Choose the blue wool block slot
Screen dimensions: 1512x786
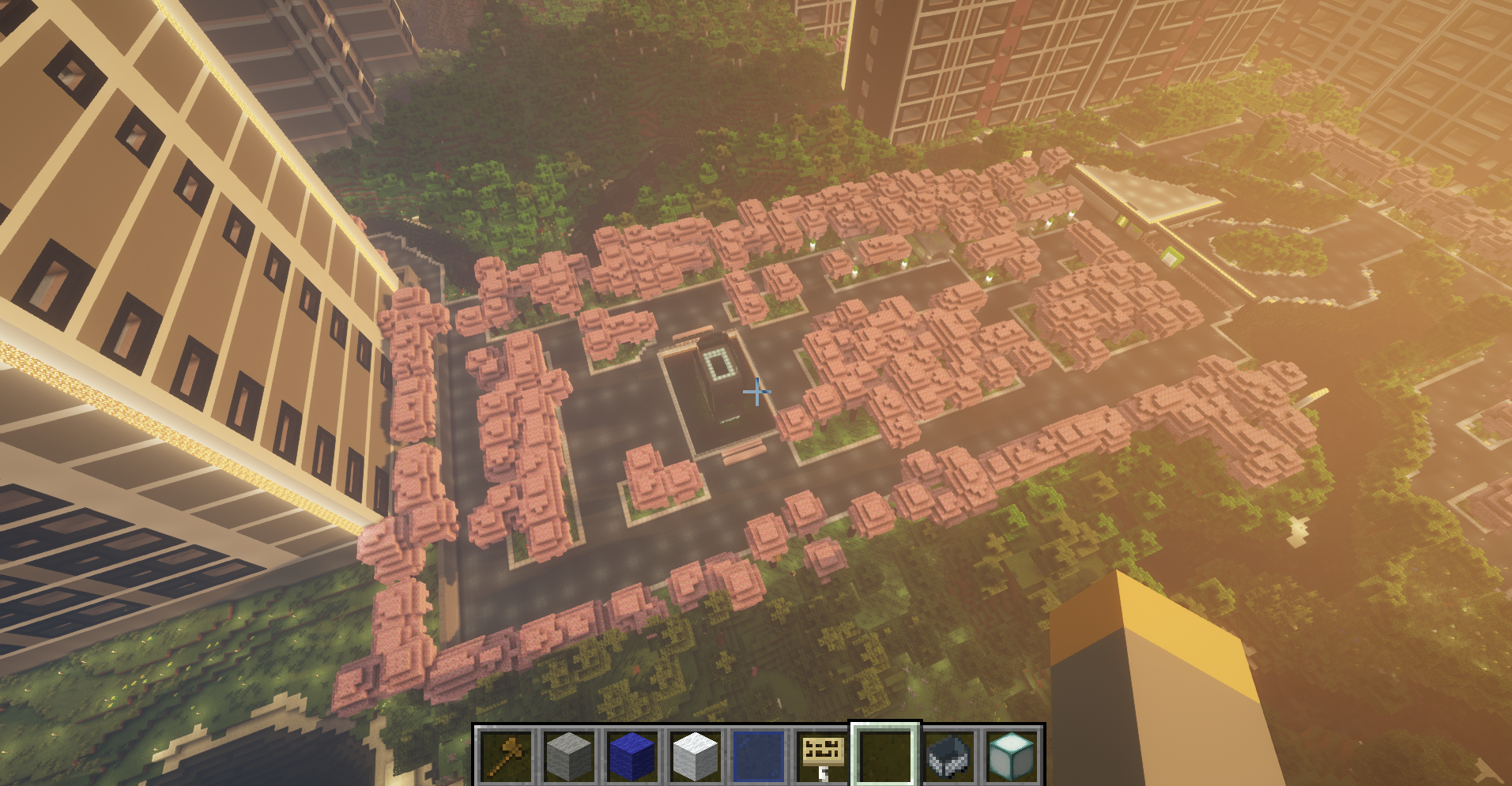pos(632,754)
